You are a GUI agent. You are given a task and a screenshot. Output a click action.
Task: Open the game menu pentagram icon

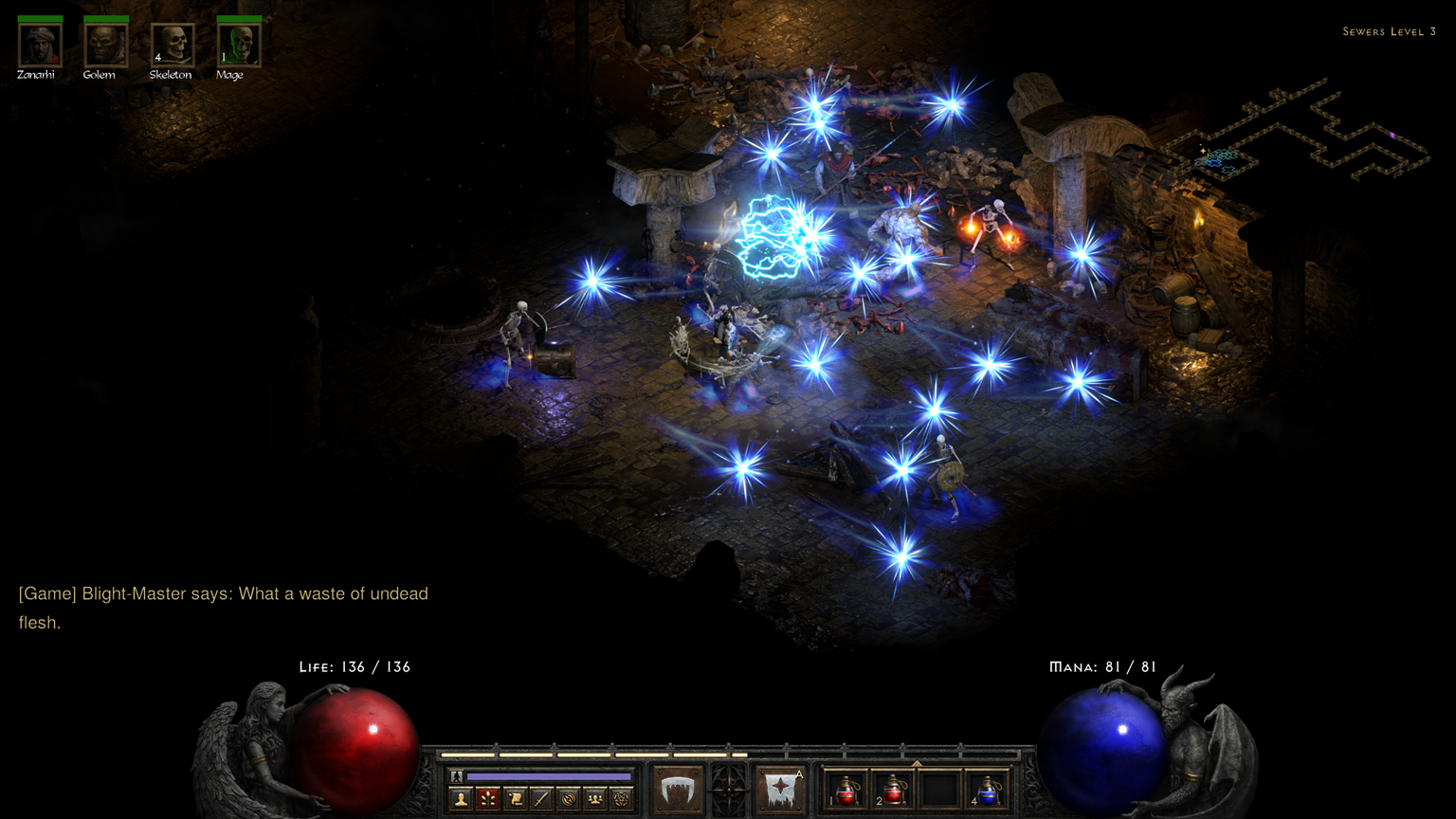point(624,798)
